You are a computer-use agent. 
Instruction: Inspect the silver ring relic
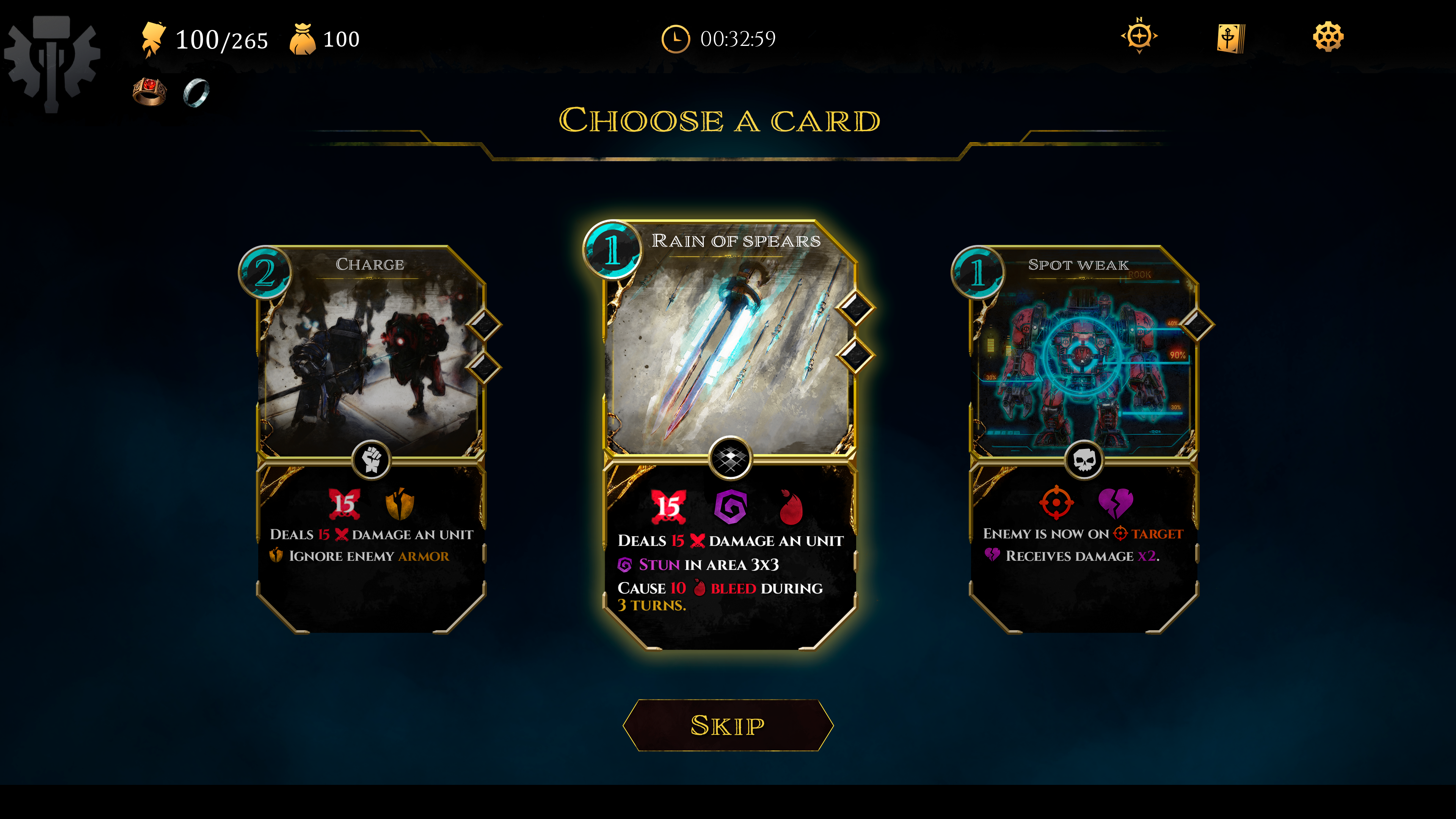coord(196,93)
